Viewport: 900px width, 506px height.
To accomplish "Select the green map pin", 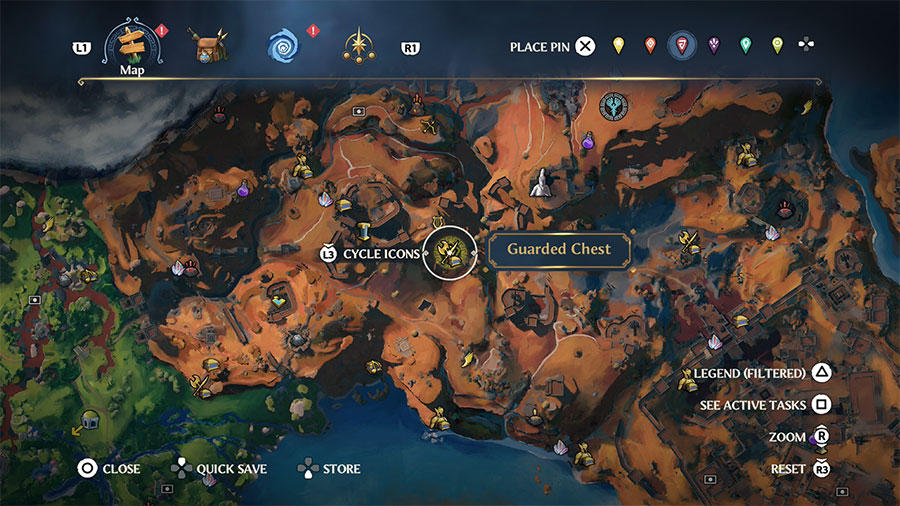I will coord(746,45).
